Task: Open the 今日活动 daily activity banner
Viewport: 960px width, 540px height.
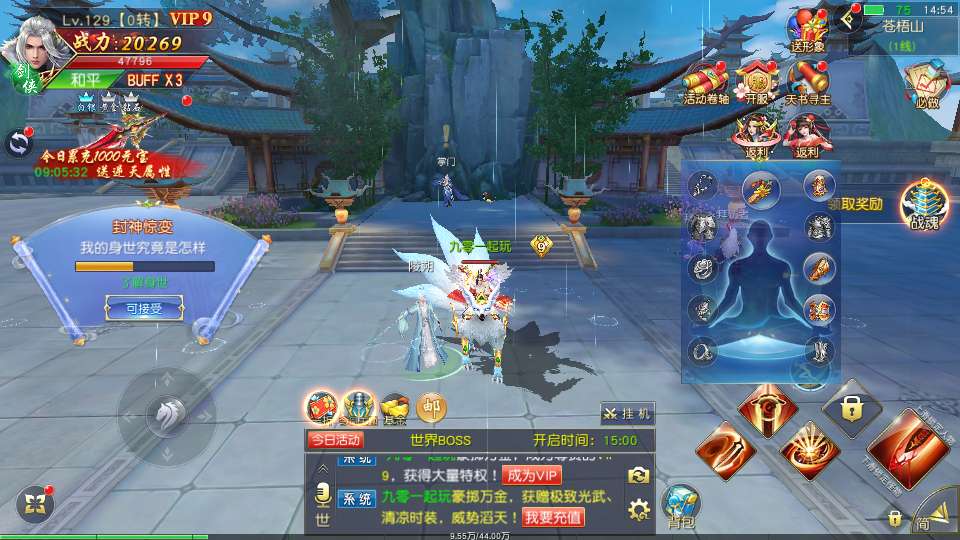Action: point(335,440)
